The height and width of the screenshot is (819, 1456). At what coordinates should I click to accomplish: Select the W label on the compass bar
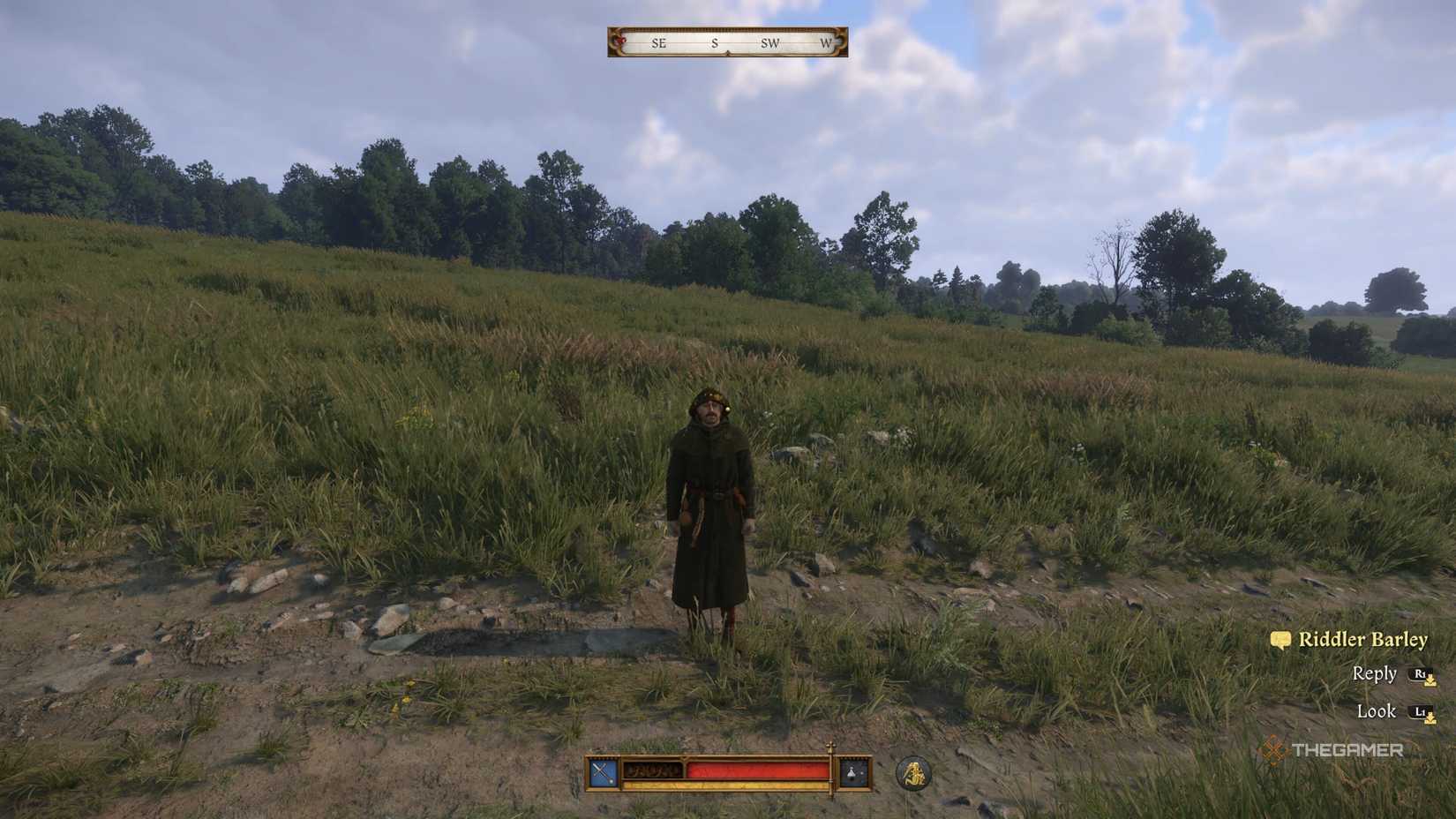point(826,44)
